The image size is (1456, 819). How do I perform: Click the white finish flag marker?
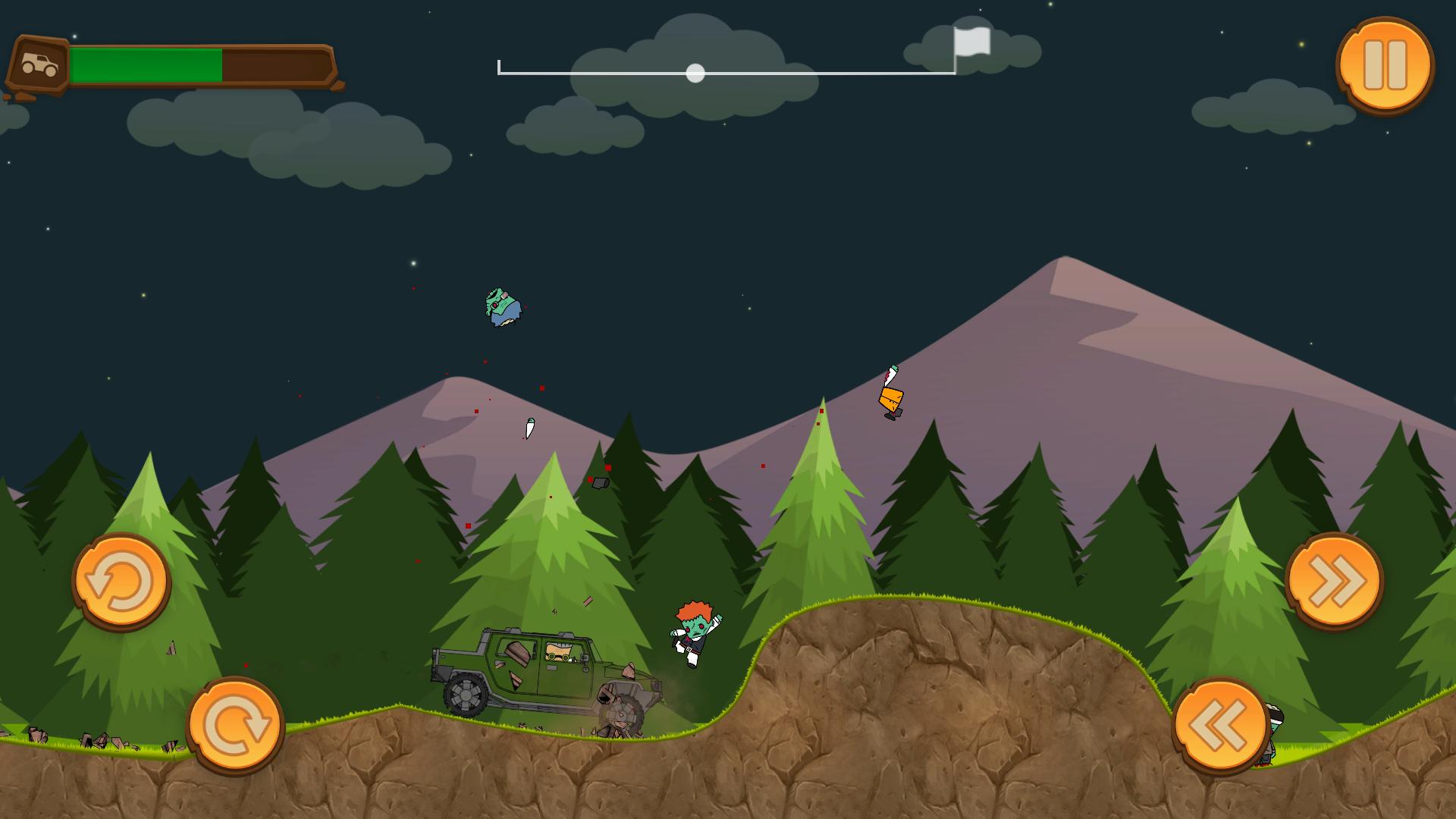(x=973, y=44)
